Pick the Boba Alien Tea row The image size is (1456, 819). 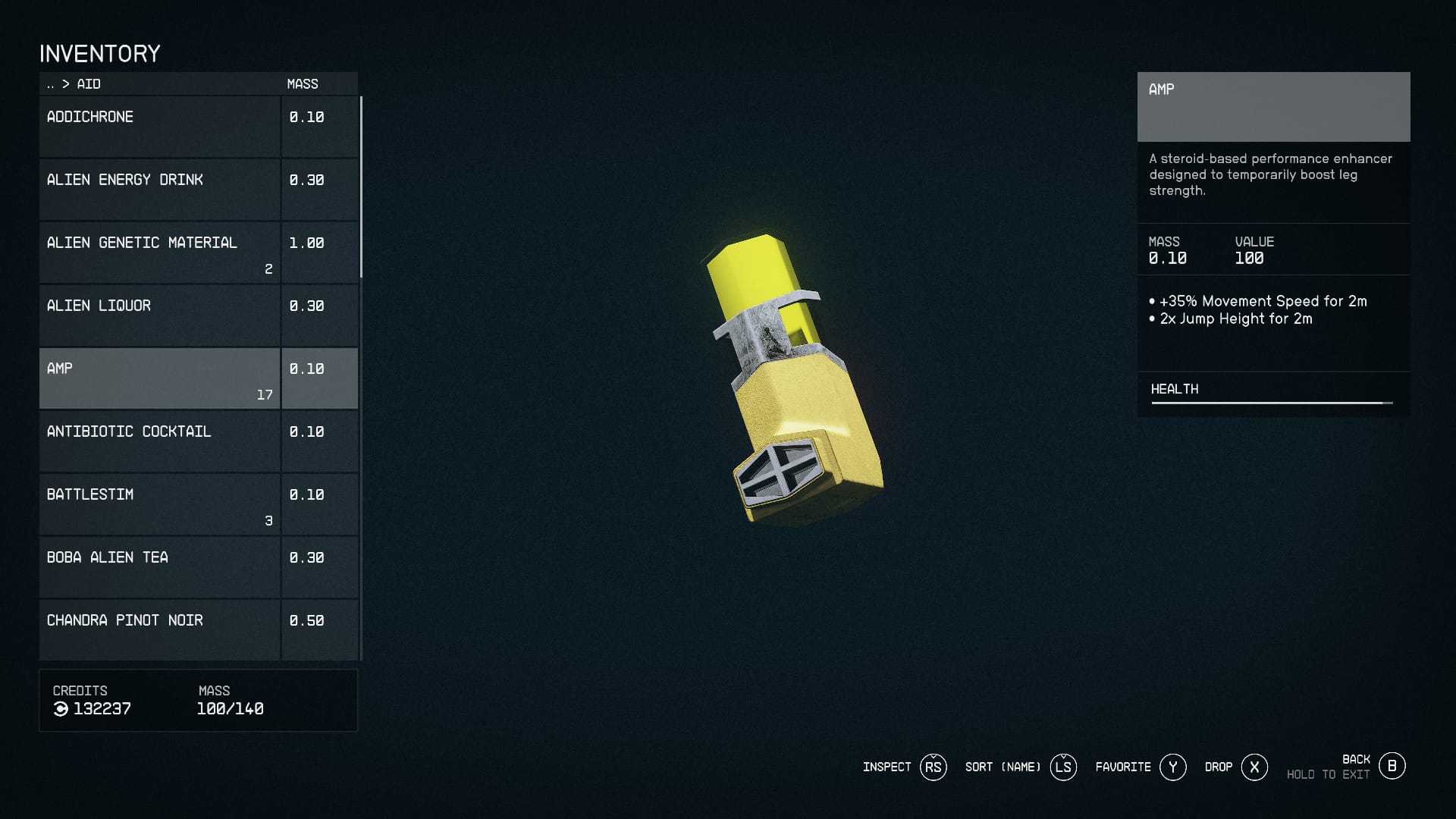coord(159,567)
